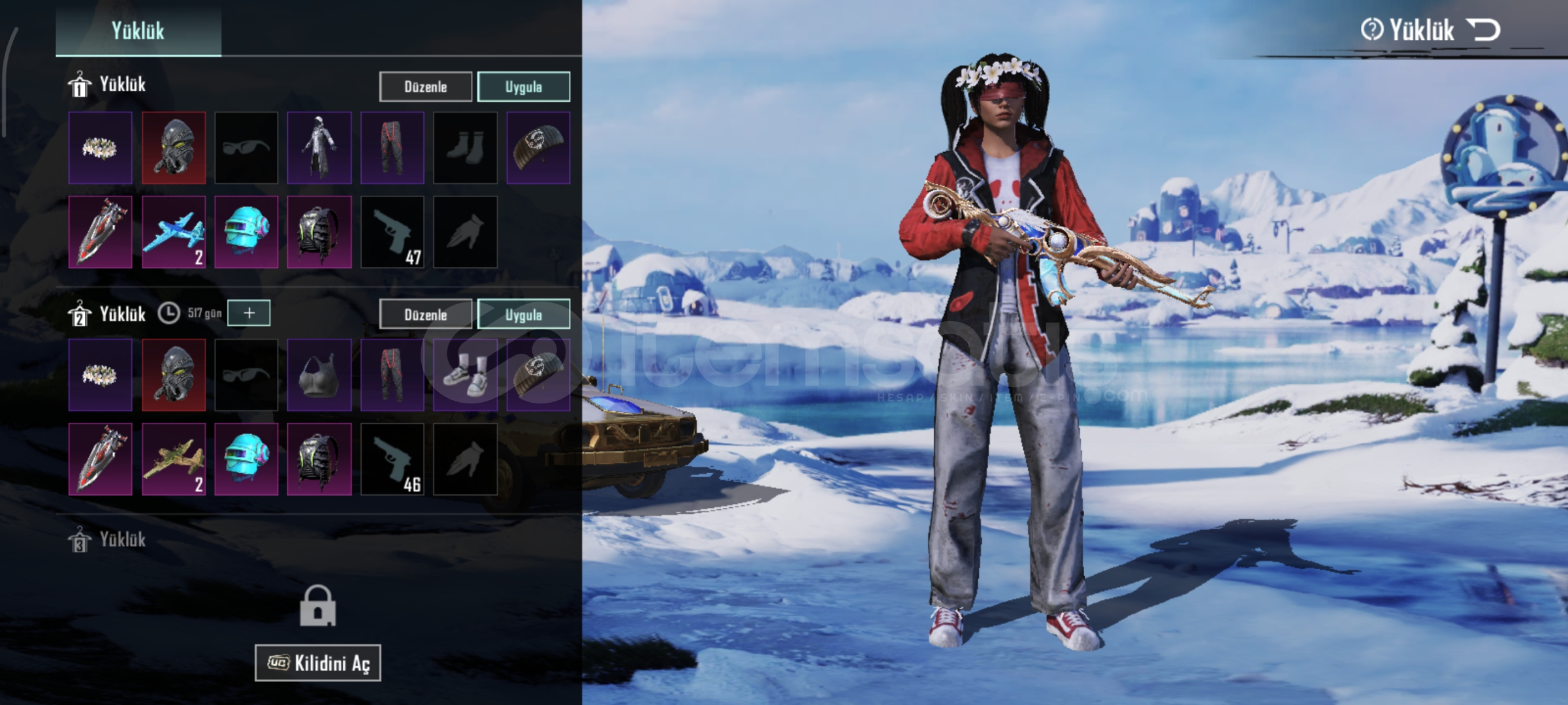The width and height of the screenshot is (1568, 705).
Task: Choose the camo airplane skin slot
Action: coord(173,459)
